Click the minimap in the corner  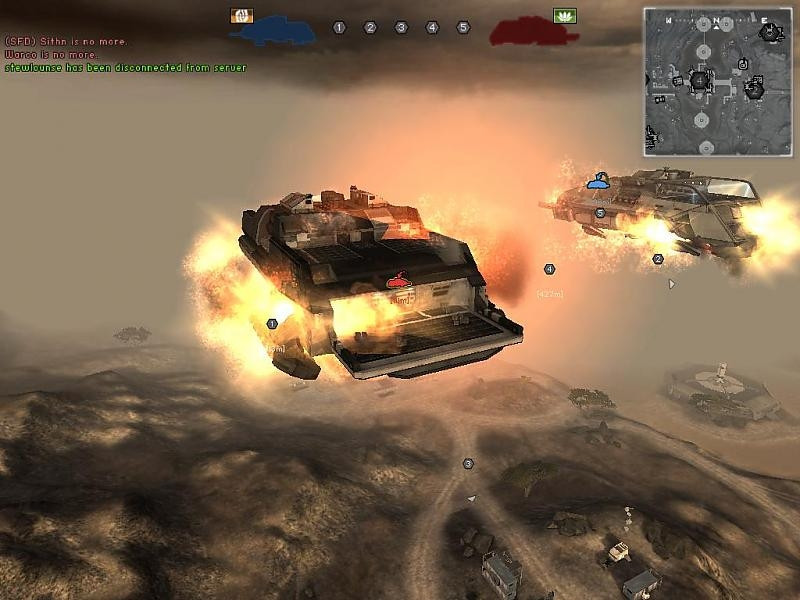click(x=715, y=81)
